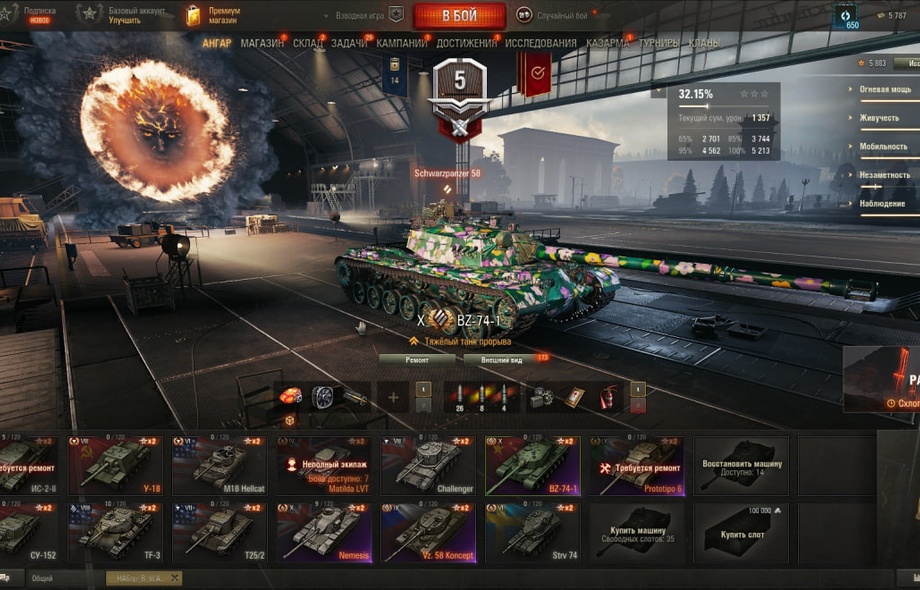Start battle with the В БОЙ button
The width and height of the screenshot is (920, 590).
click(459, 15)
